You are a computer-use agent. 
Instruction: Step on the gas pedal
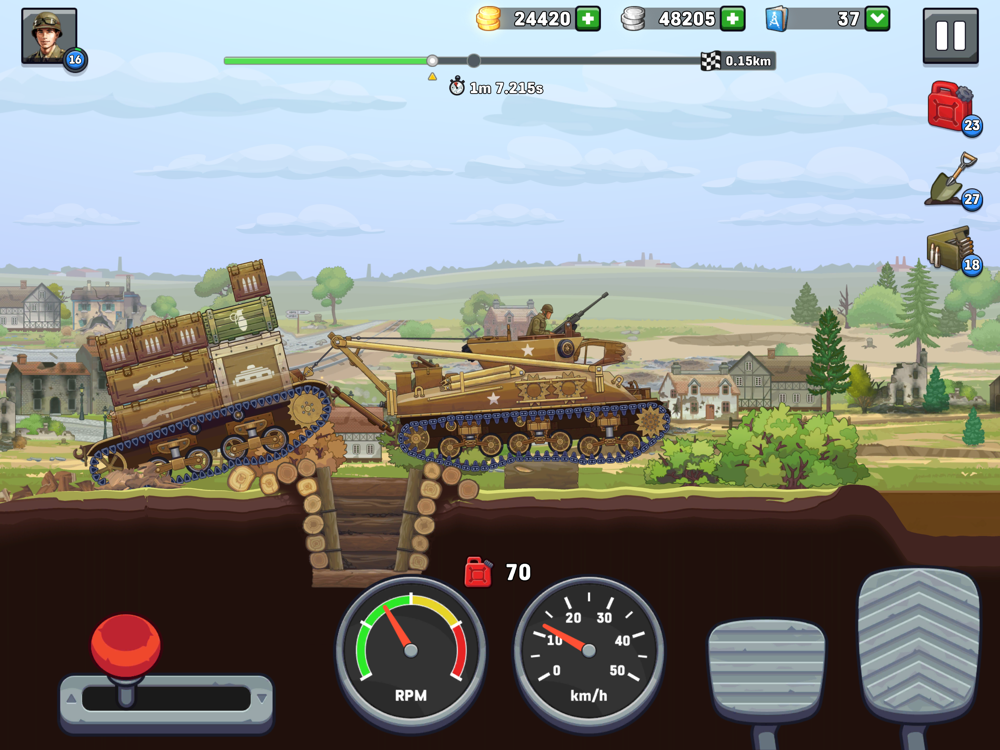tap(918, 645)
